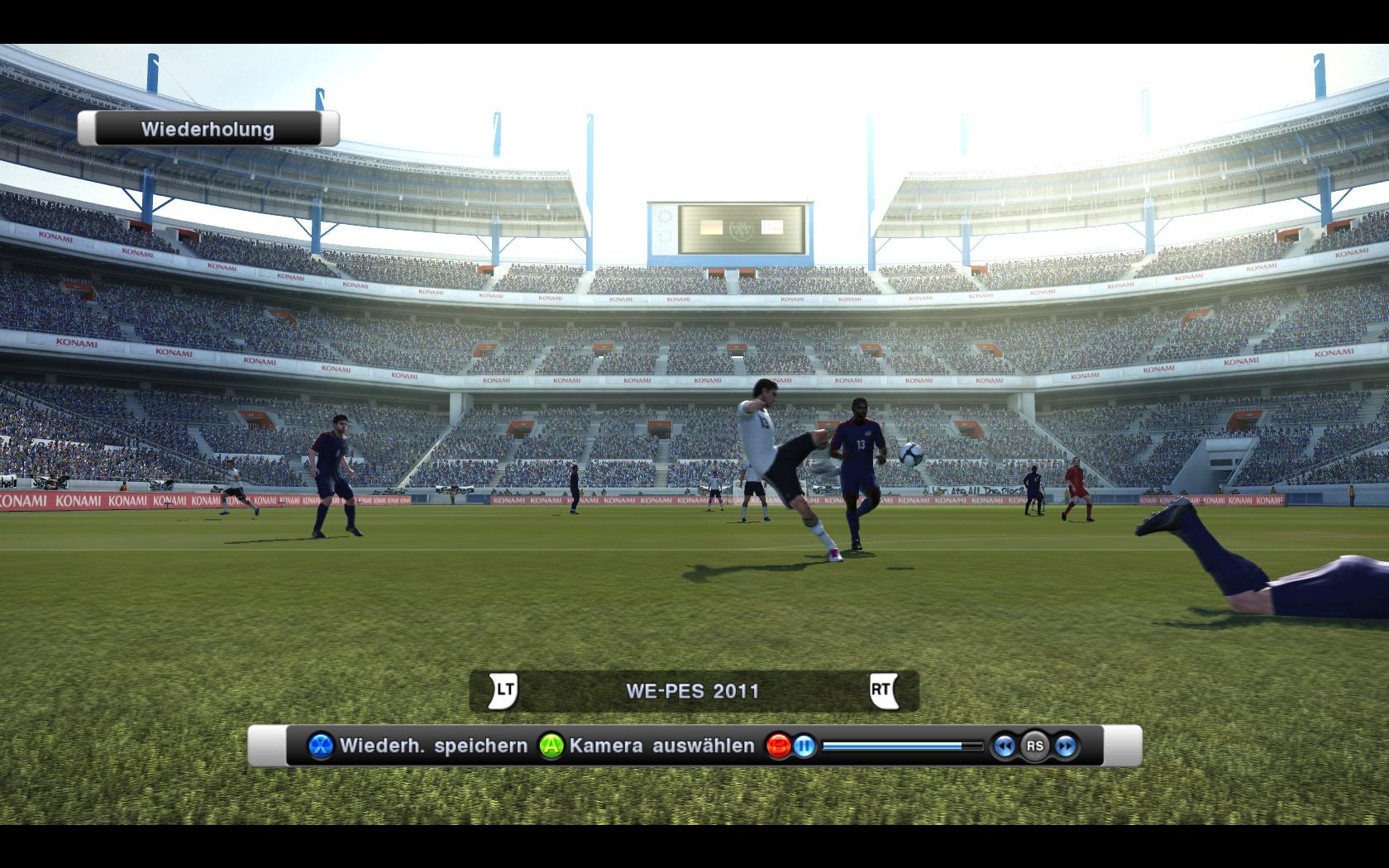Image resolution: width=1389 pixels, height=868 pixels.
Task: Pause the replay playback
Action: (804, 746)
